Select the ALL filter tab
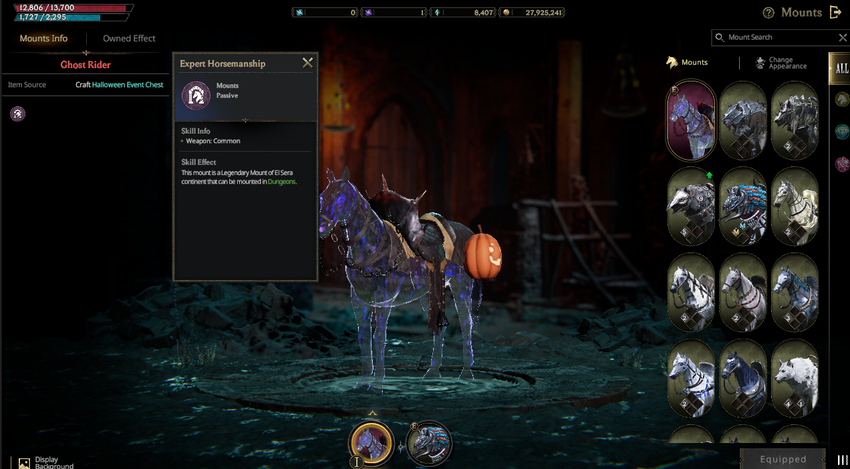 pos(839,68)
